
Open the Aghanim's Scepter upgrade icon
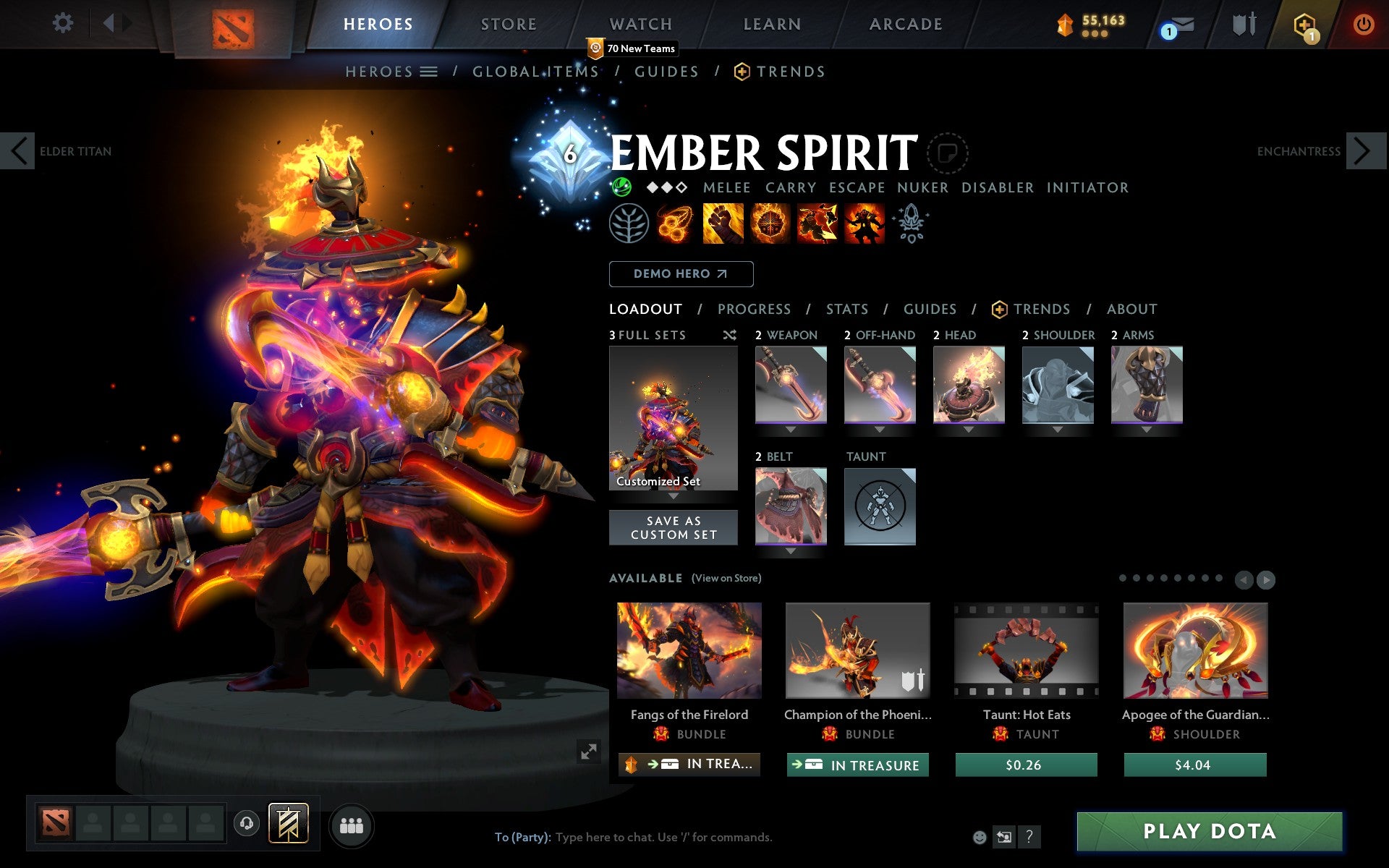click(x=912, y=223)
